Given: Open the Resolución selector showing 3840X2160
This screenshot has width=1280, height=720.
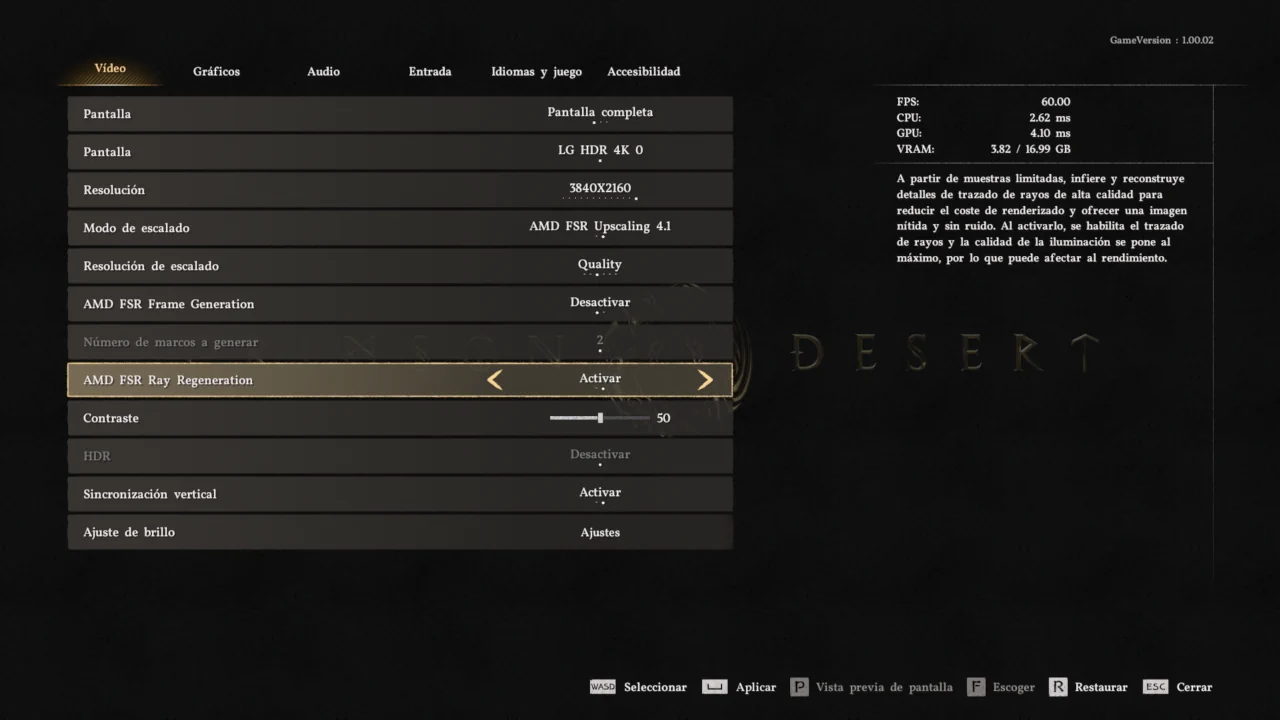Looking at the screenshot, I should coord(600,188).
